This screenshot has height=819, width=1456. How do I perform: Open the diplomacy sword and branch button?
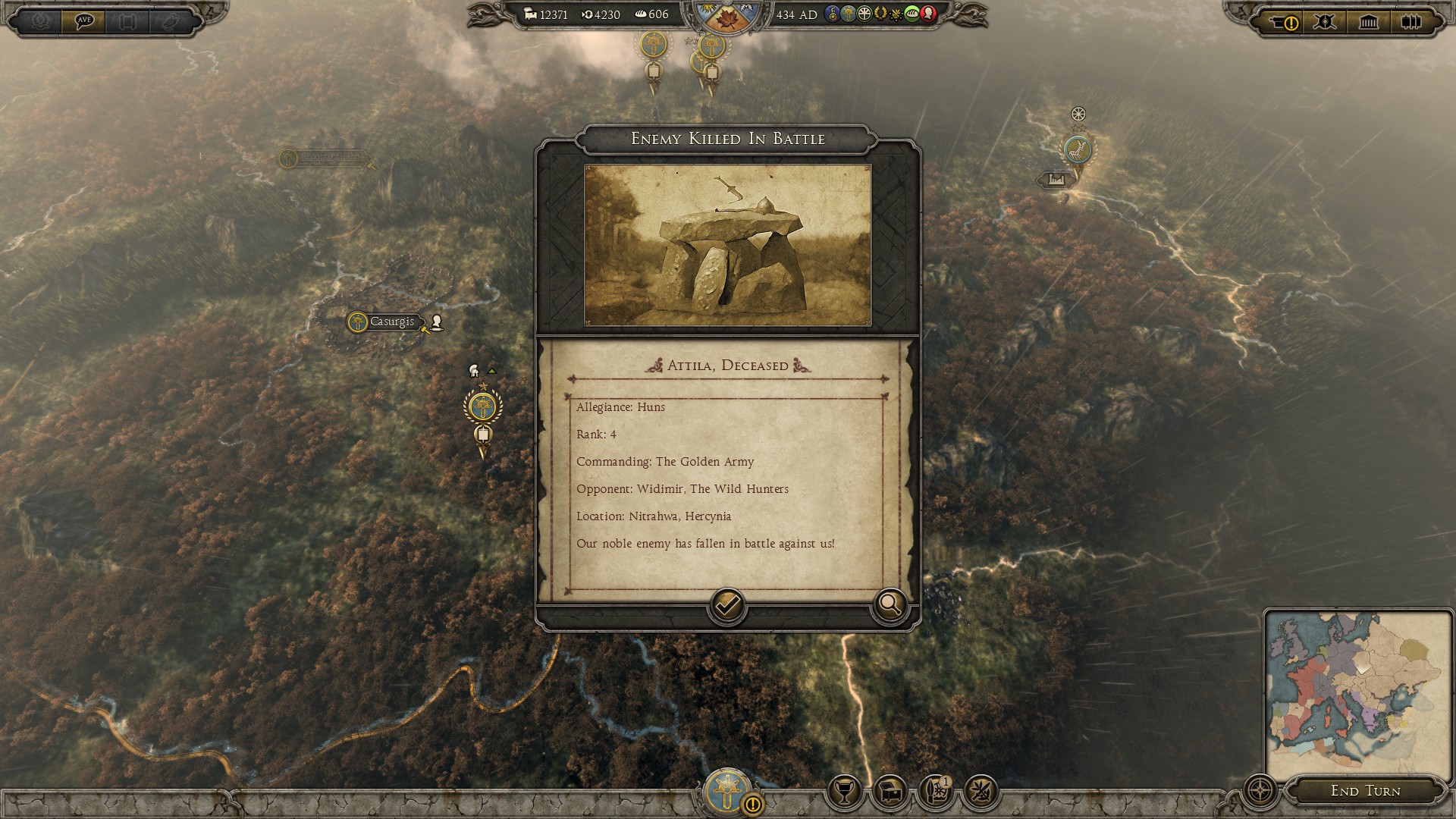tap(980, 792)
